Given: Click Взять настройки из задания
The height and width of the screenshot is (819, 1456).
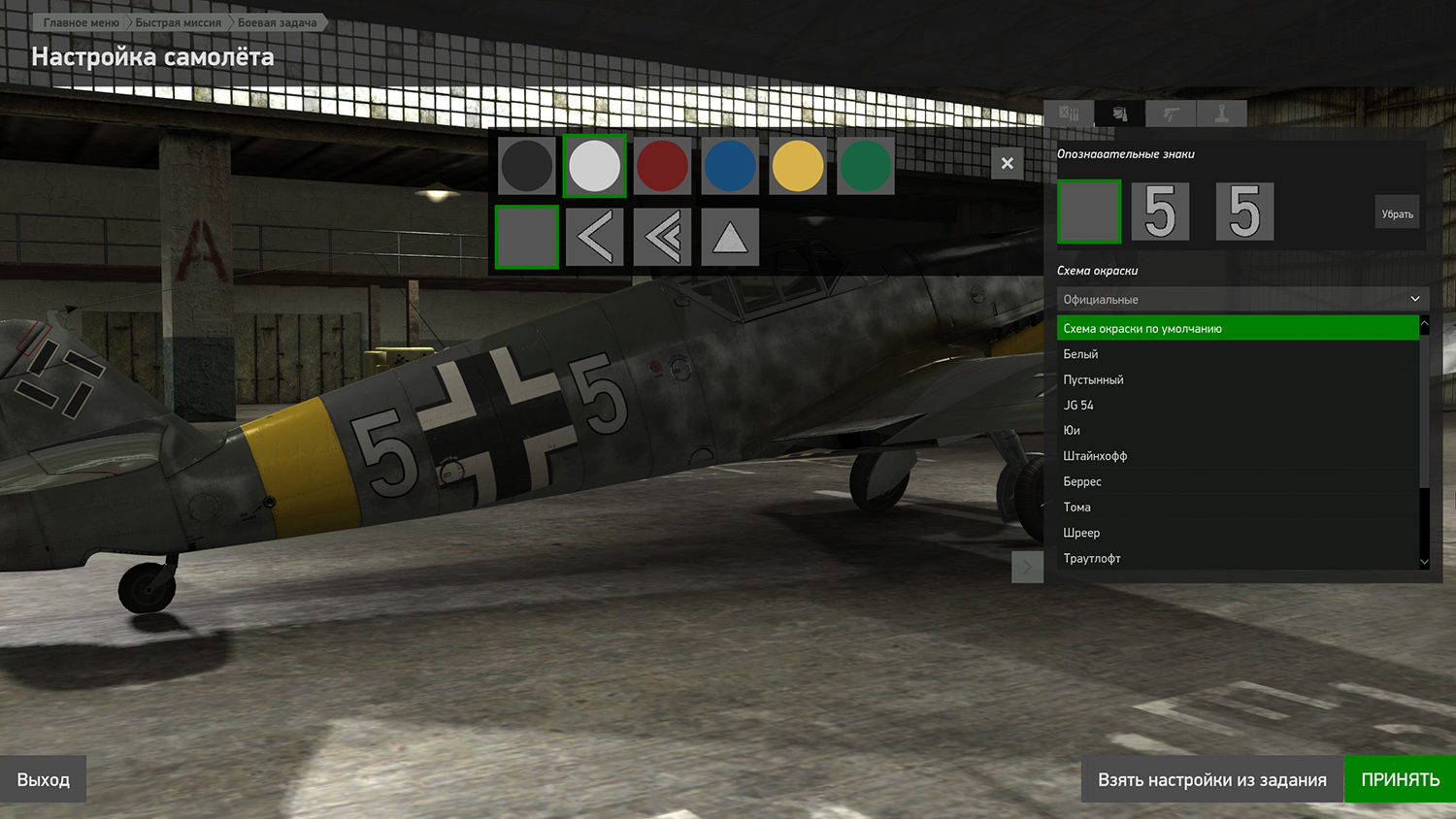Looking at the screenshot, I should click(1212, 779).
